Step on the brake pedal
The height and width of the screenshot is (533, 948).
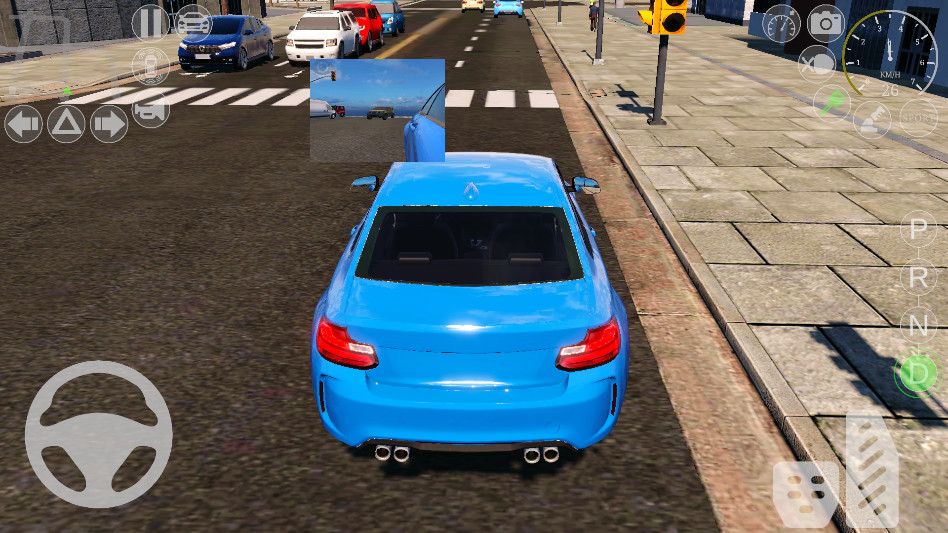coord(805,493)
